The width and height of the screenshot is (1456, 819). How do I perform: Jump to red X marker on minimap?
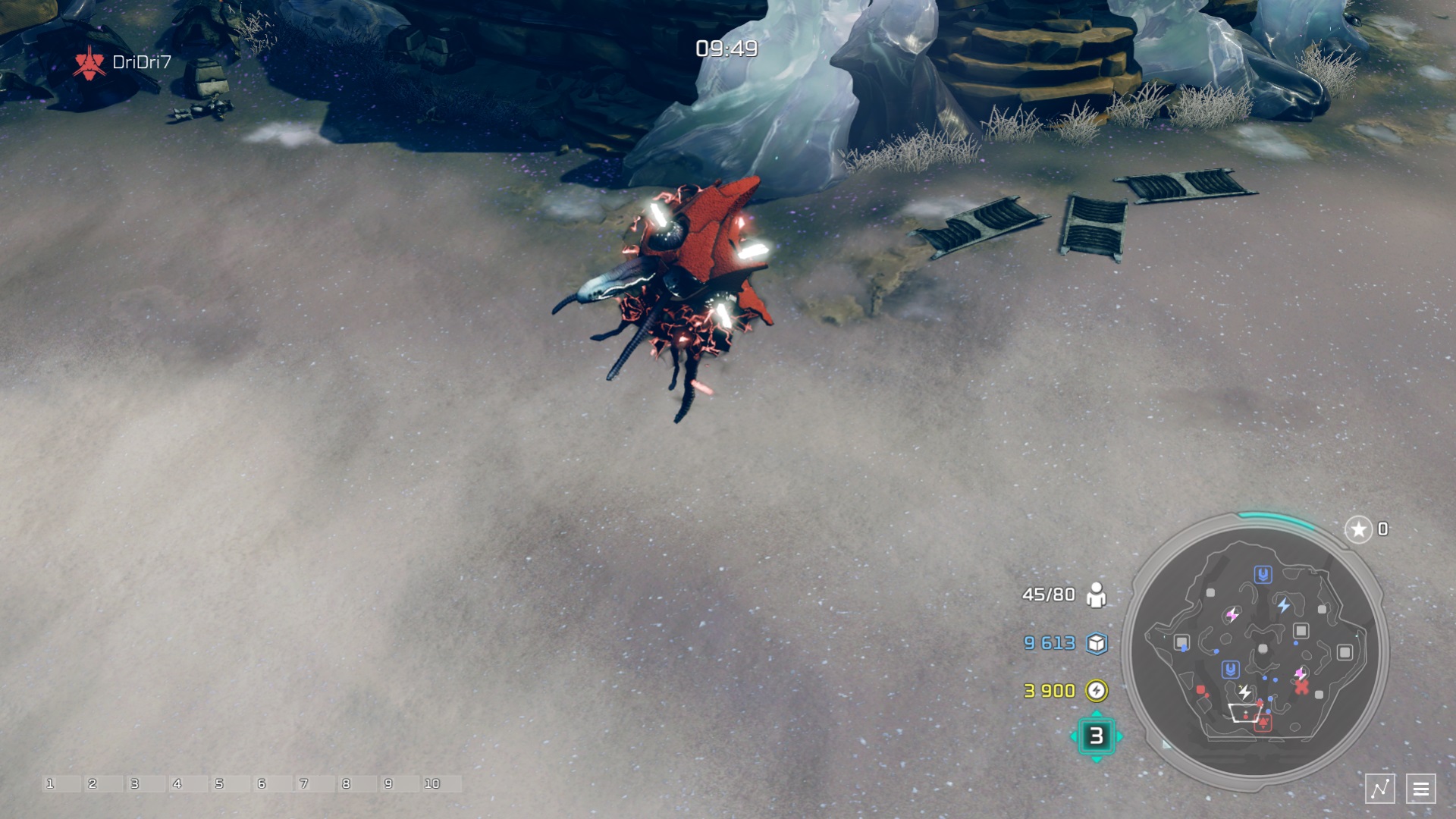(x=1301, y=687)
